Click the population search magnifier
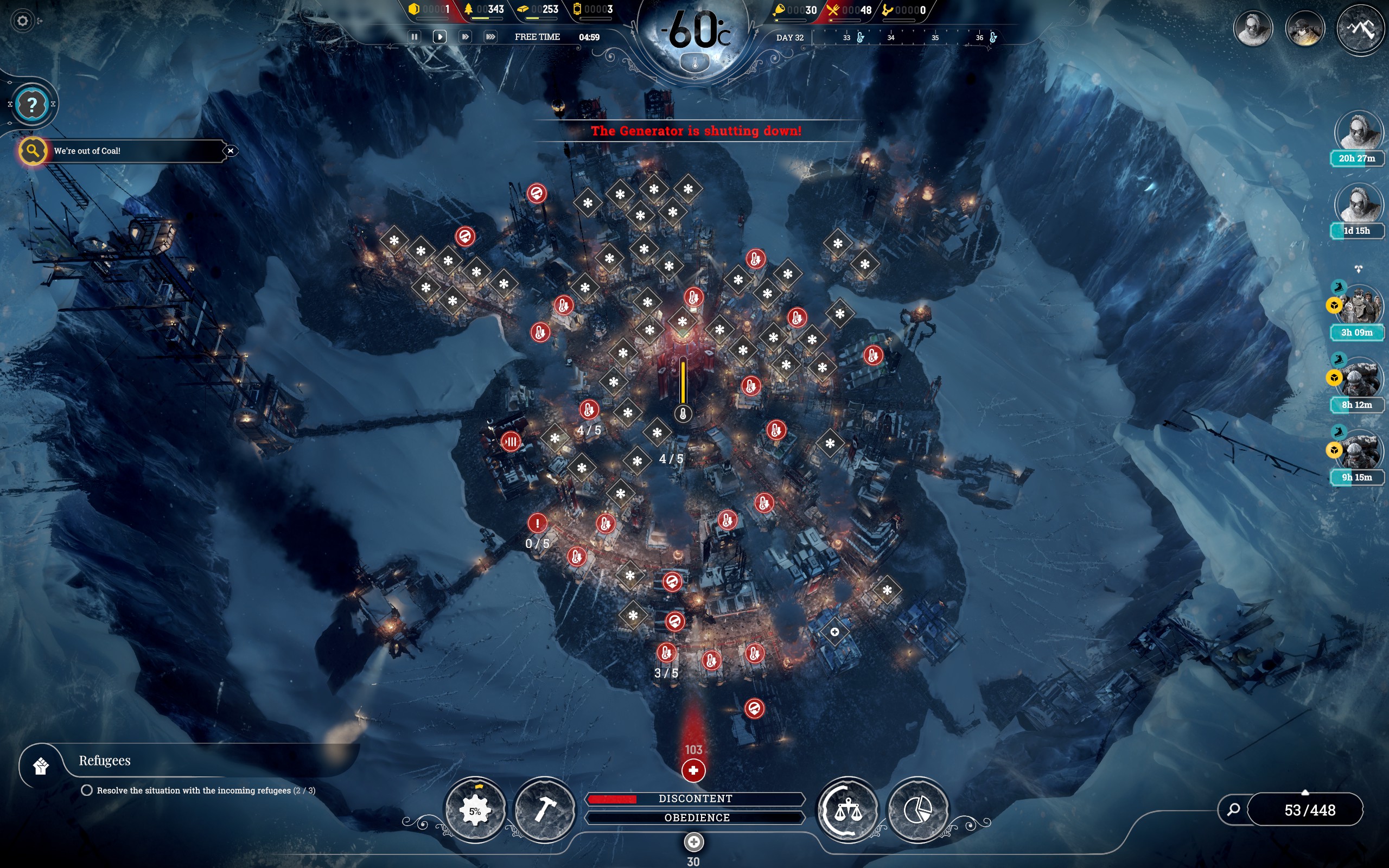This screenshot has height=868, width=1389. click(x=1233, y=809)
